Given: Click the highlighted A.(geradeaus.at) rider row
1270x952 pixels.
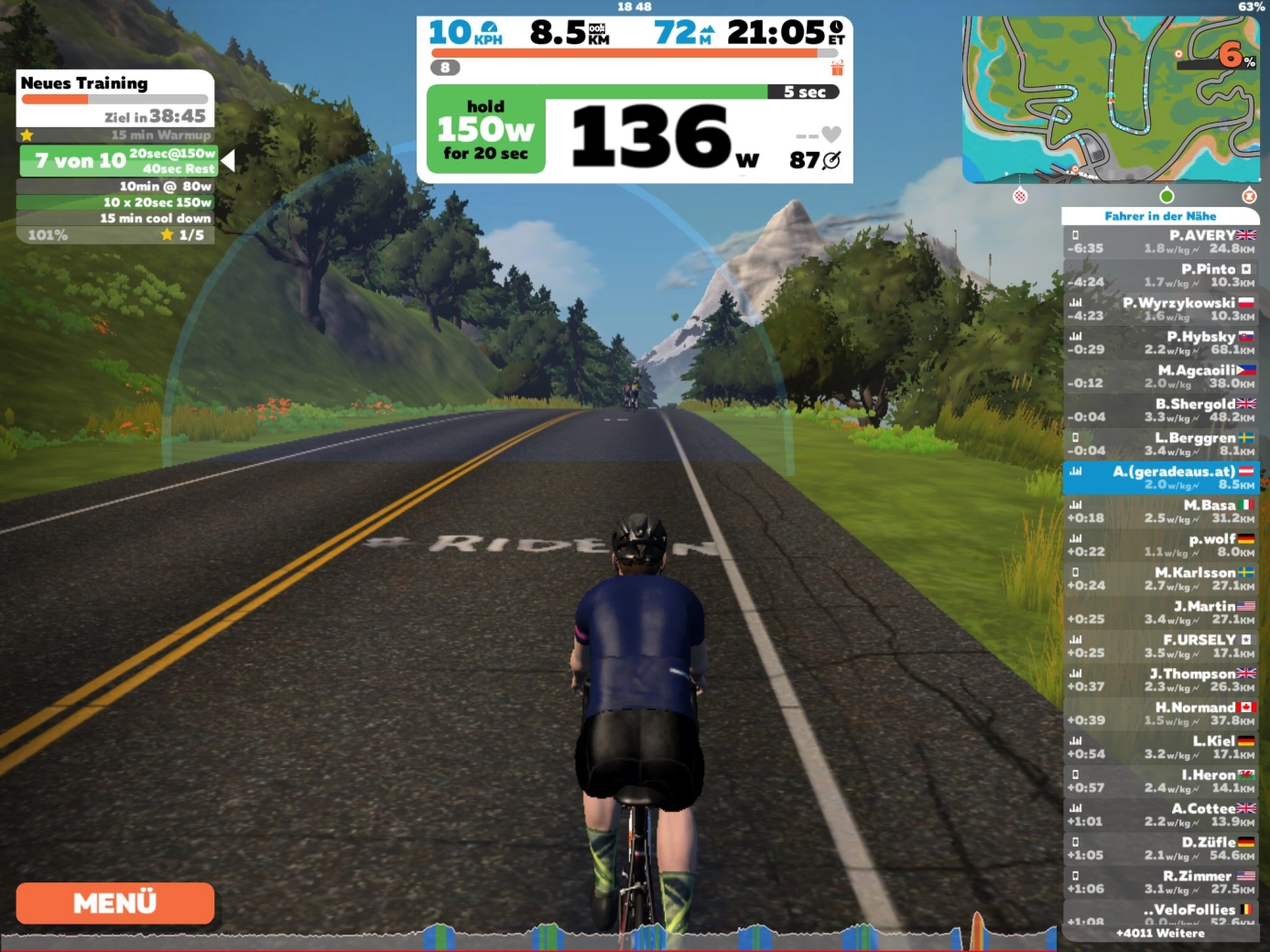Looking at the screenshot, I should (1160, 478).
